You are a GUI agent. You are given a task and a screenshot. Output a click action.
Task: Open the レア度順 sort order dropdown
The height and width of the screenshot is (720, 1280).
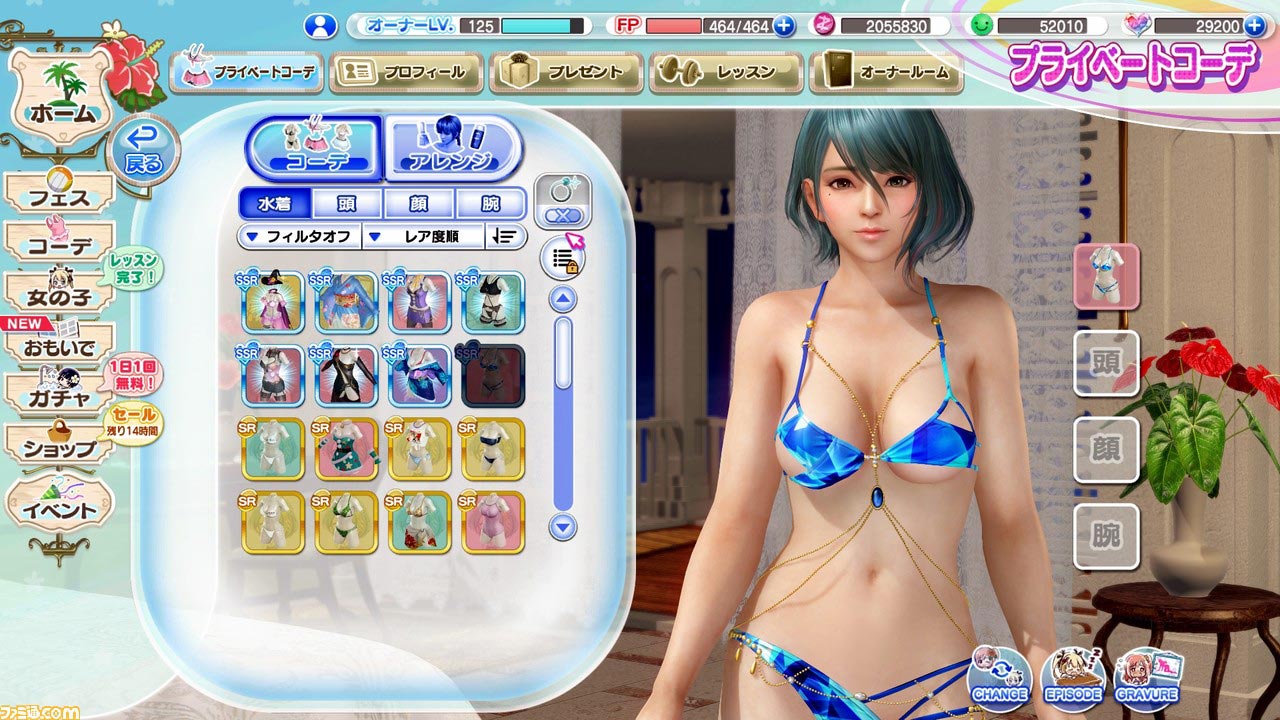point(422,237)
